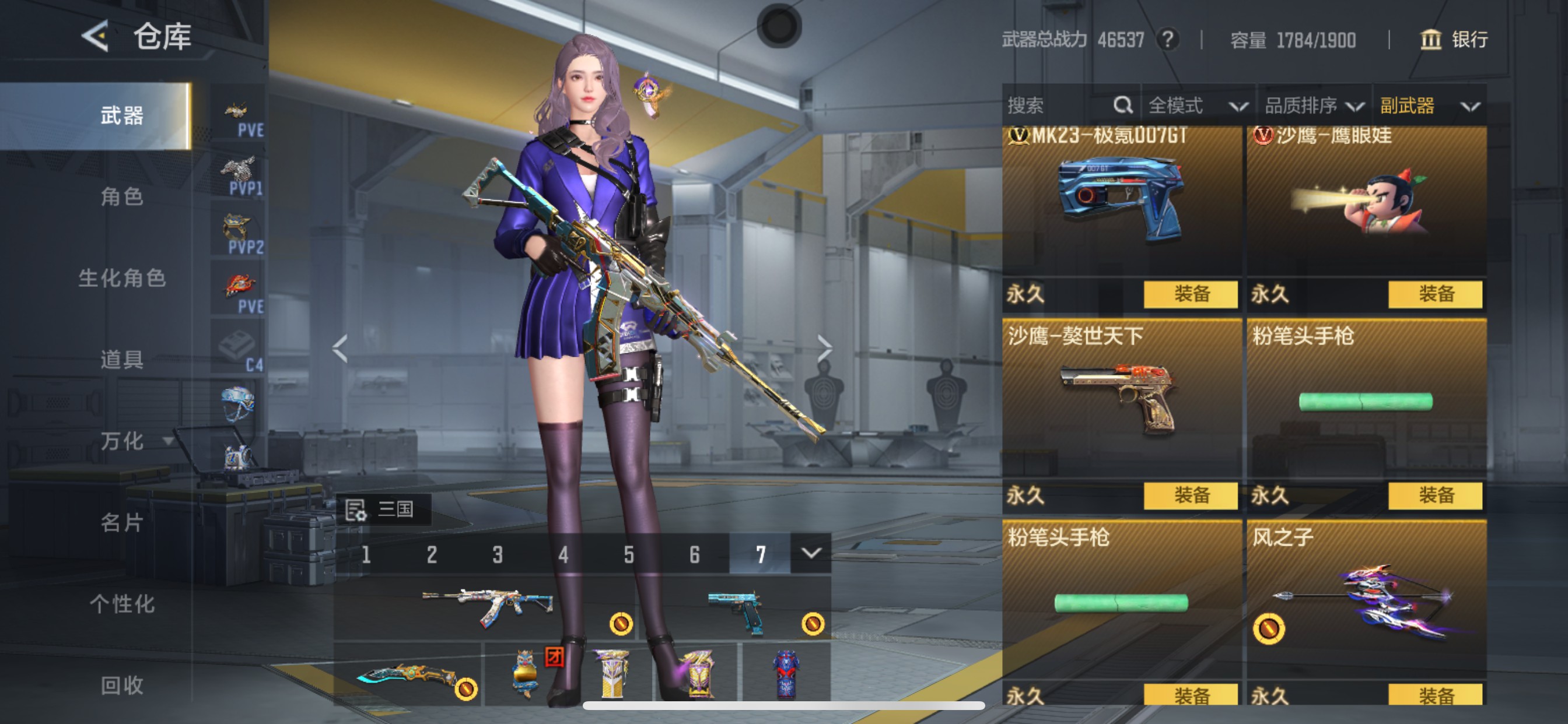Screen dimensions: 1568x724
Task: Equip the MK23-极氪007GT pistol
Action: 1191,293
